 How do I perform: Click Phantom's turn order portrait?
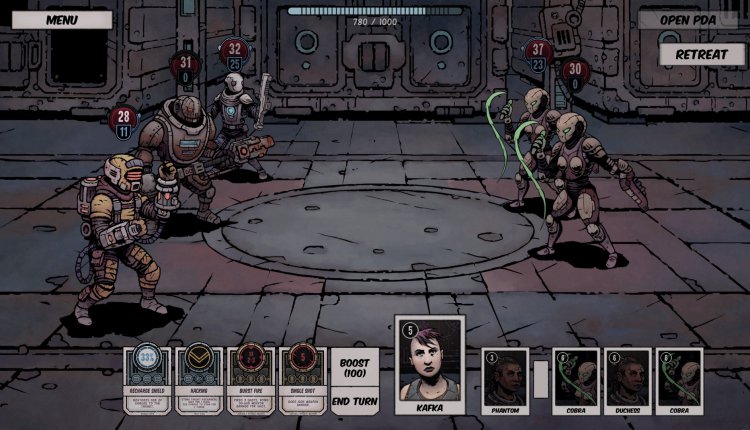click(505, 380)
